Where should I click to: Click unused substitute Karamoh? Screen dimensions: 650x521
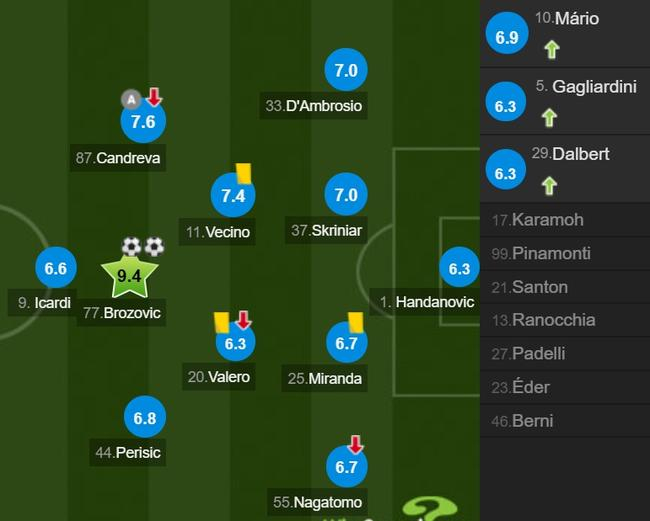[x=565, y=220]
